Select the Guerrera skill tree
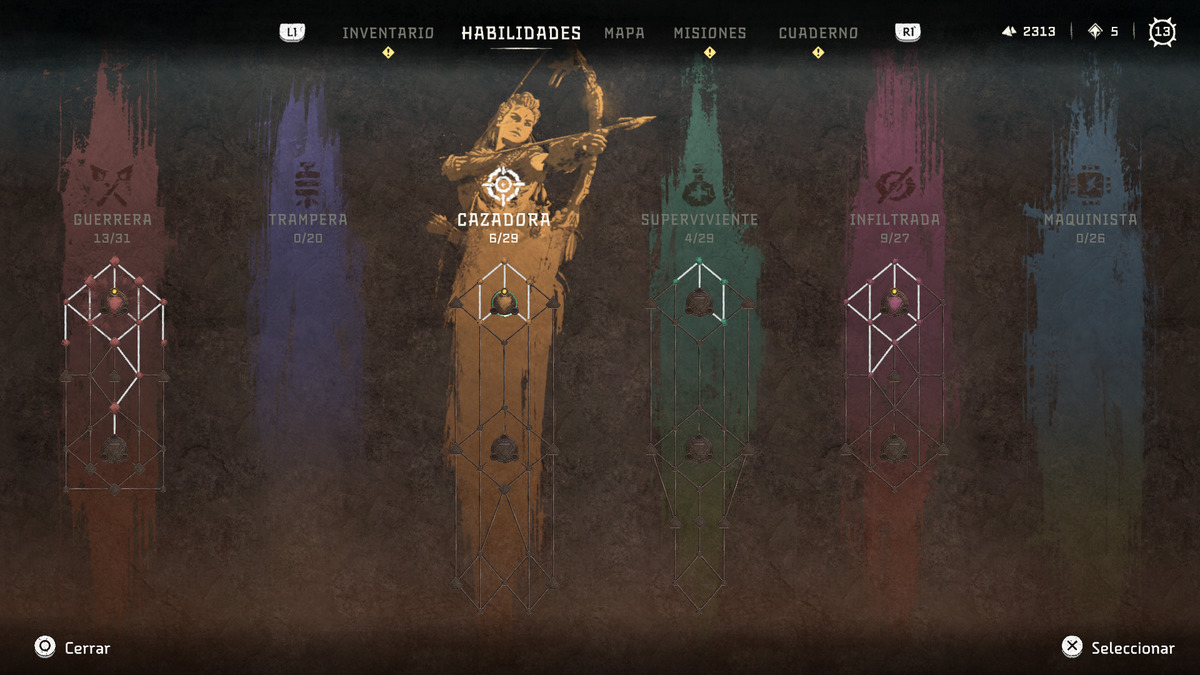 (x=113, y=219)
